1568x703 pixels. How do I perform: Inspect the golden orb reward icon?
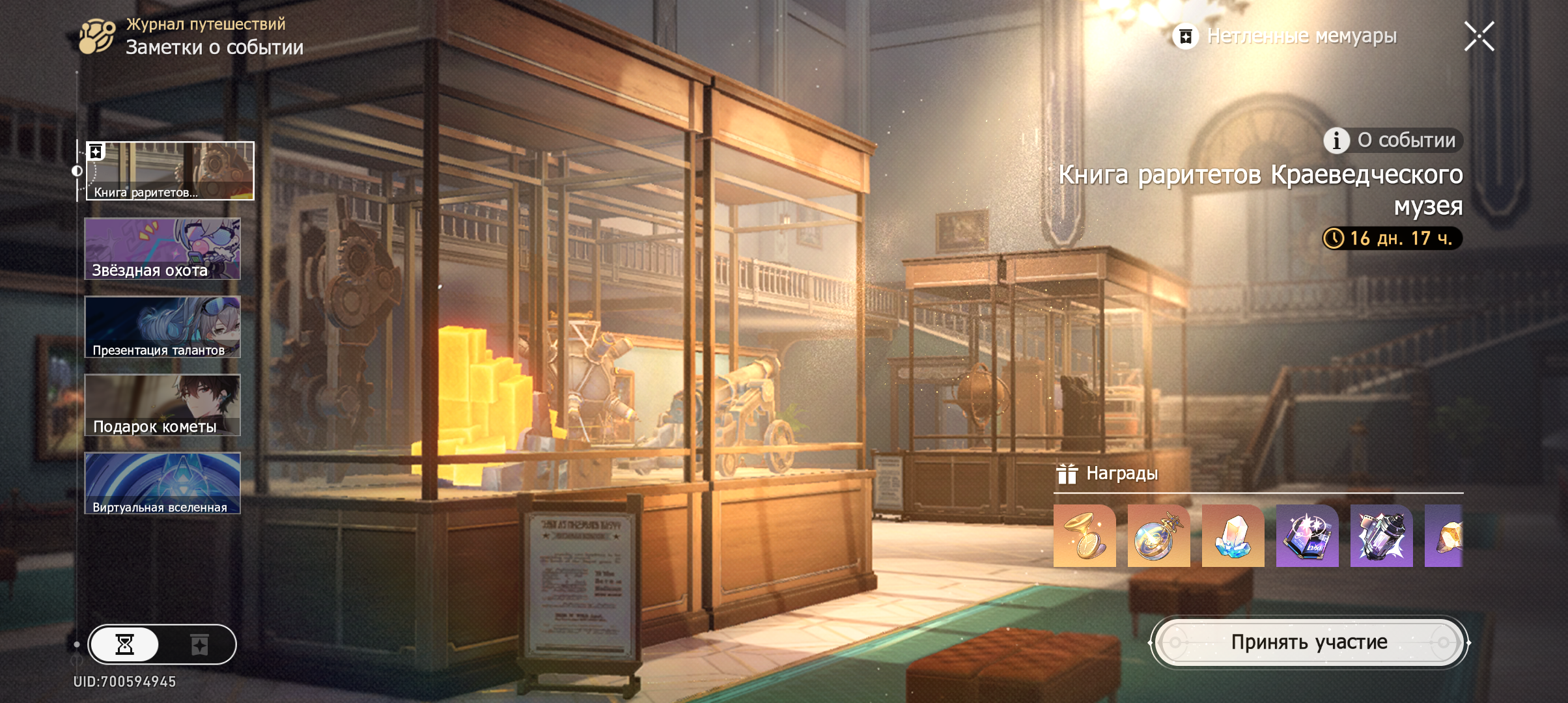(1158, 536)
